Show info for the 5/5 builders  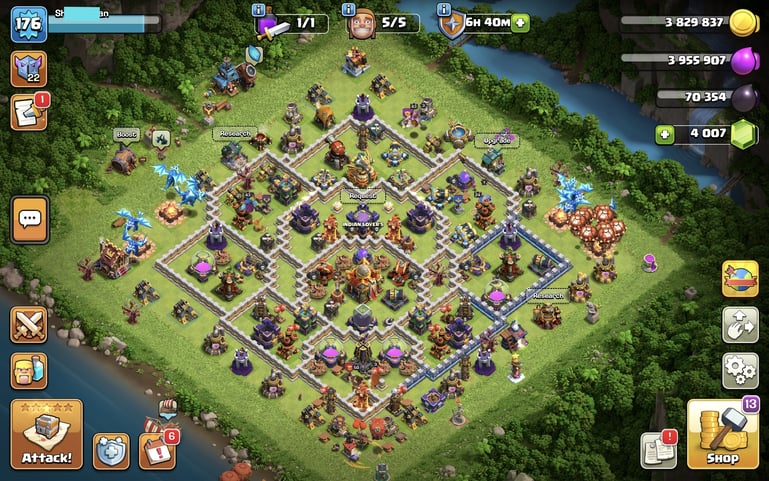349,10
